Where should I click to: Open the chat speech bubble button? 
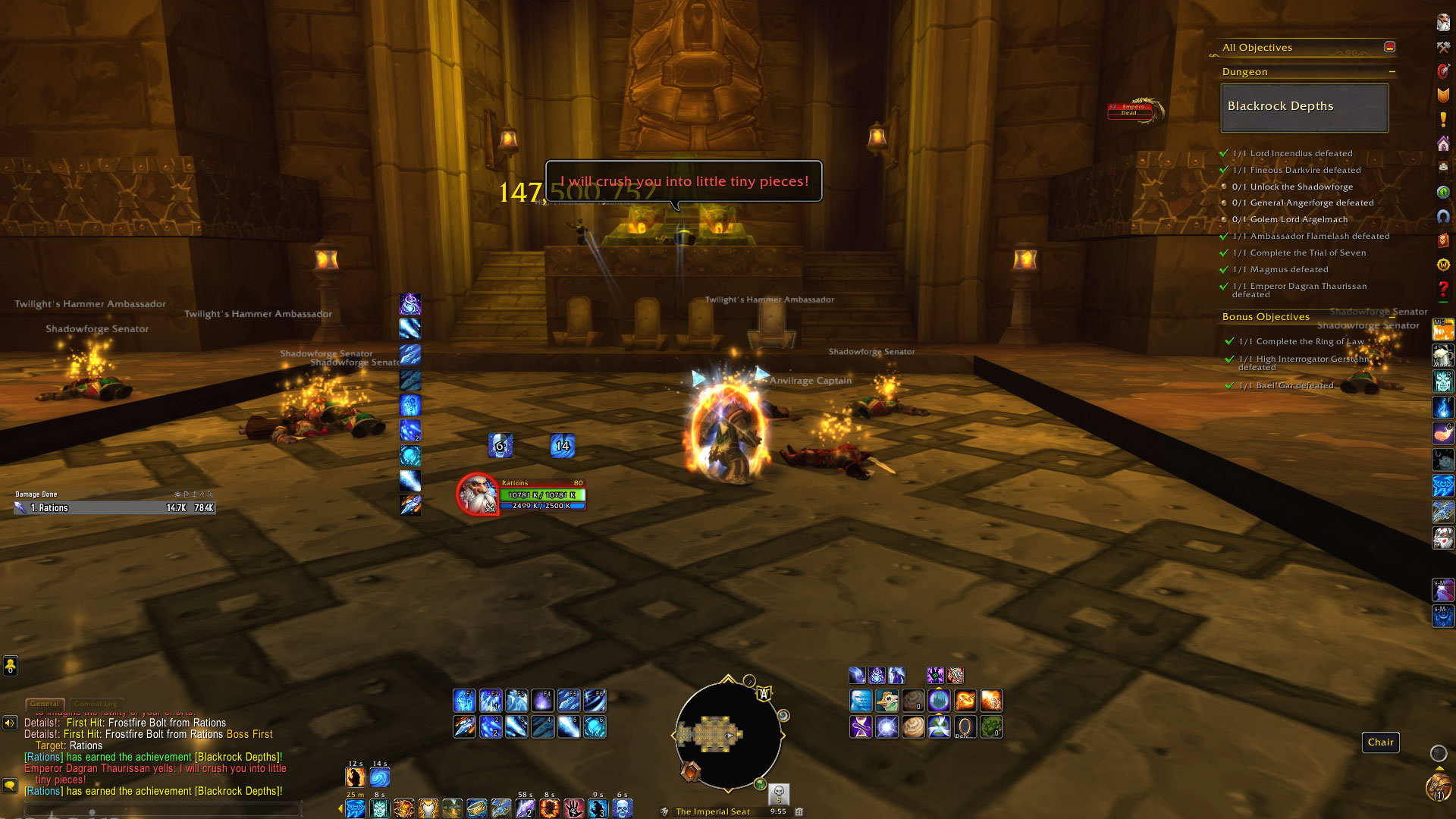10,786
